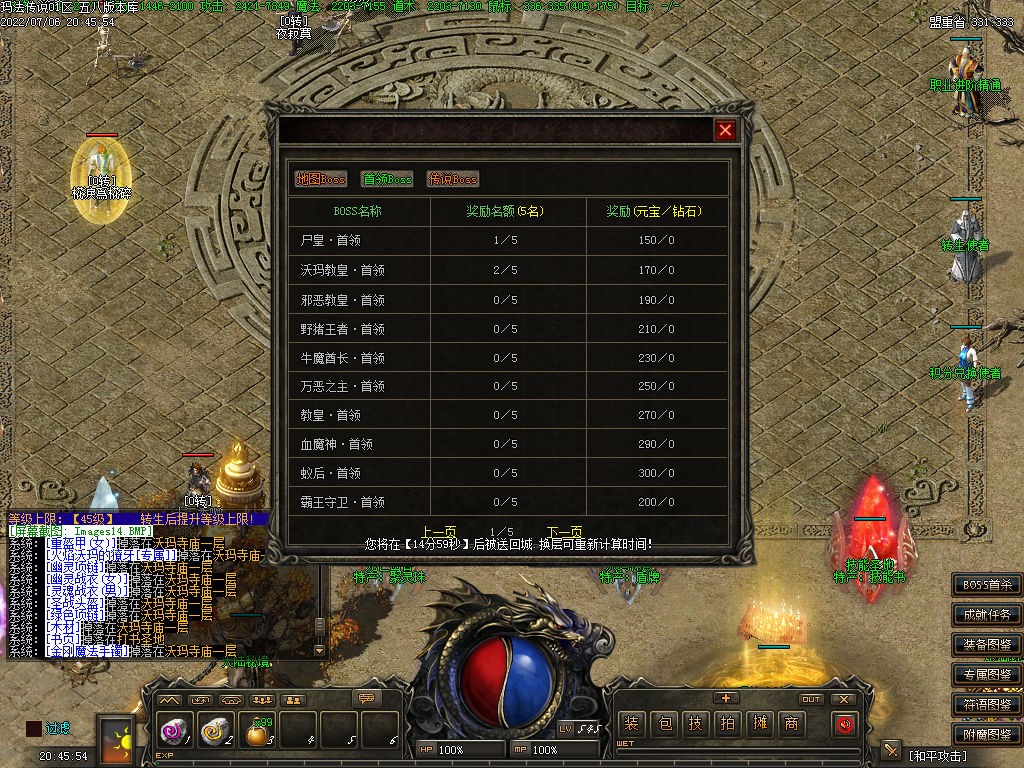Select the 沃玛教皇·首领 boss row
This screenshot has height=768, width=1024.
pos(343,270)
